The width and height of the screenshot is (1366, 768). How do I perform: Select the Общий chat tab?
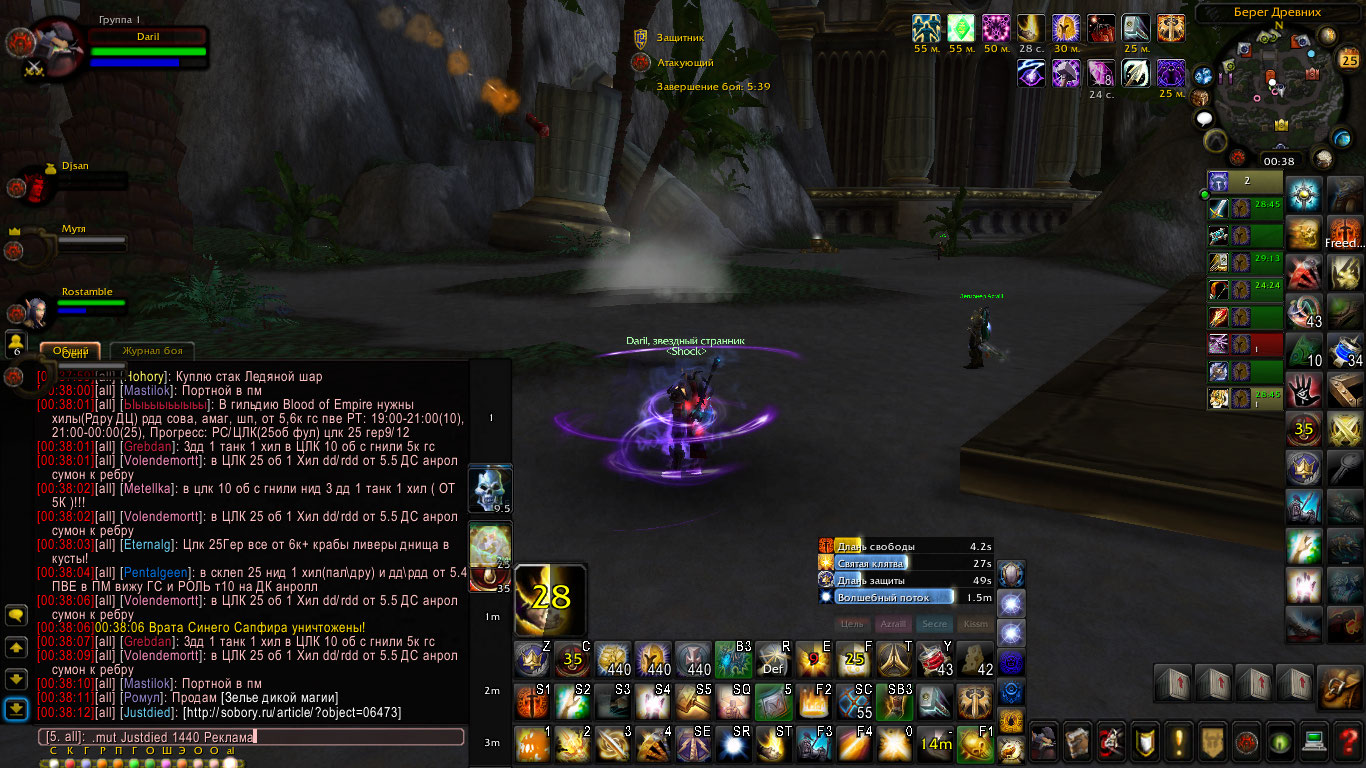70,350
